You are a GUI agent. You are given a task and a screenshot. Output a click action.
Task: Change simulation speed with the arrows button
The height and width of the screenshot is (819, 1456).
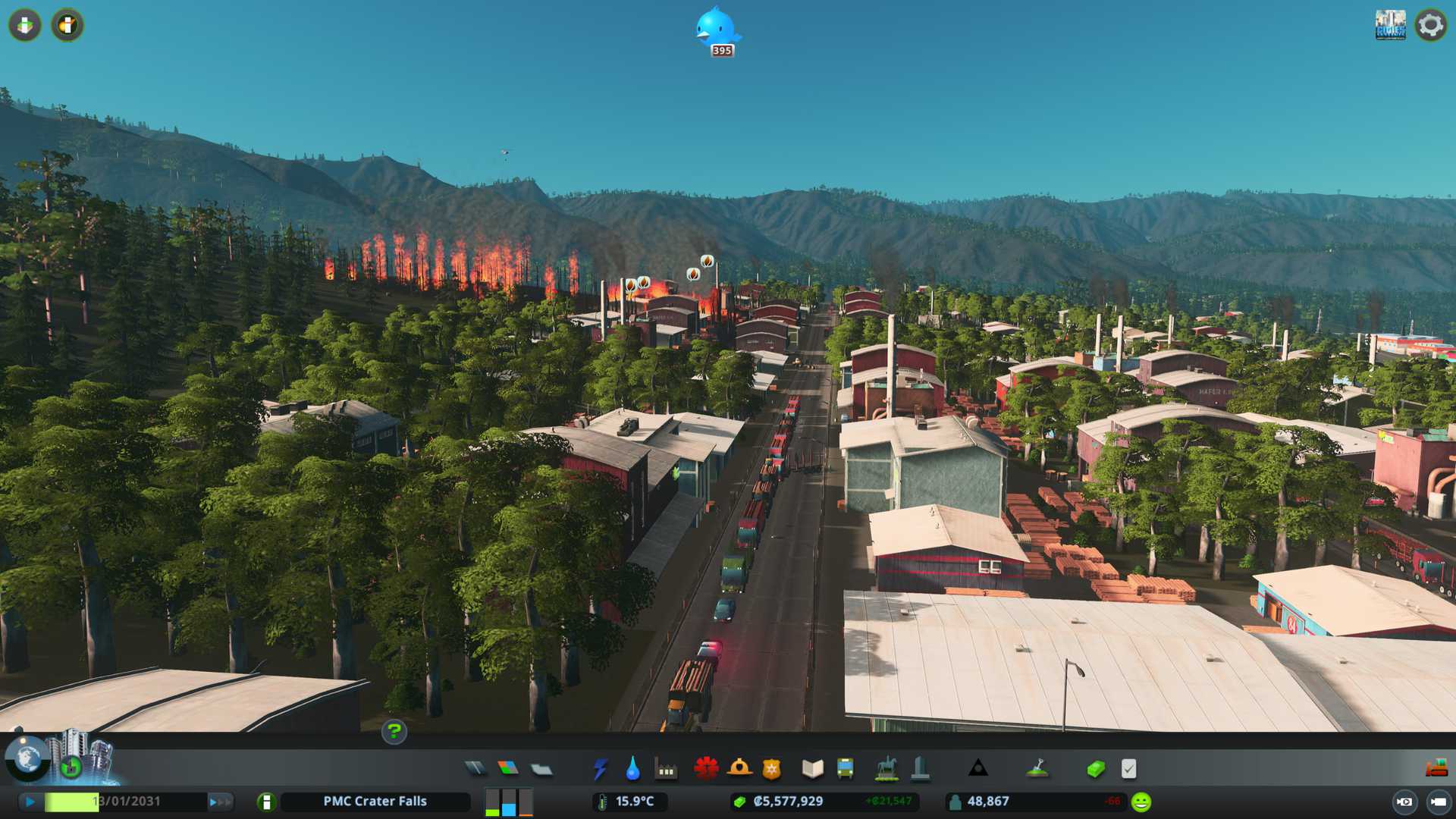(x=220, y=802)
